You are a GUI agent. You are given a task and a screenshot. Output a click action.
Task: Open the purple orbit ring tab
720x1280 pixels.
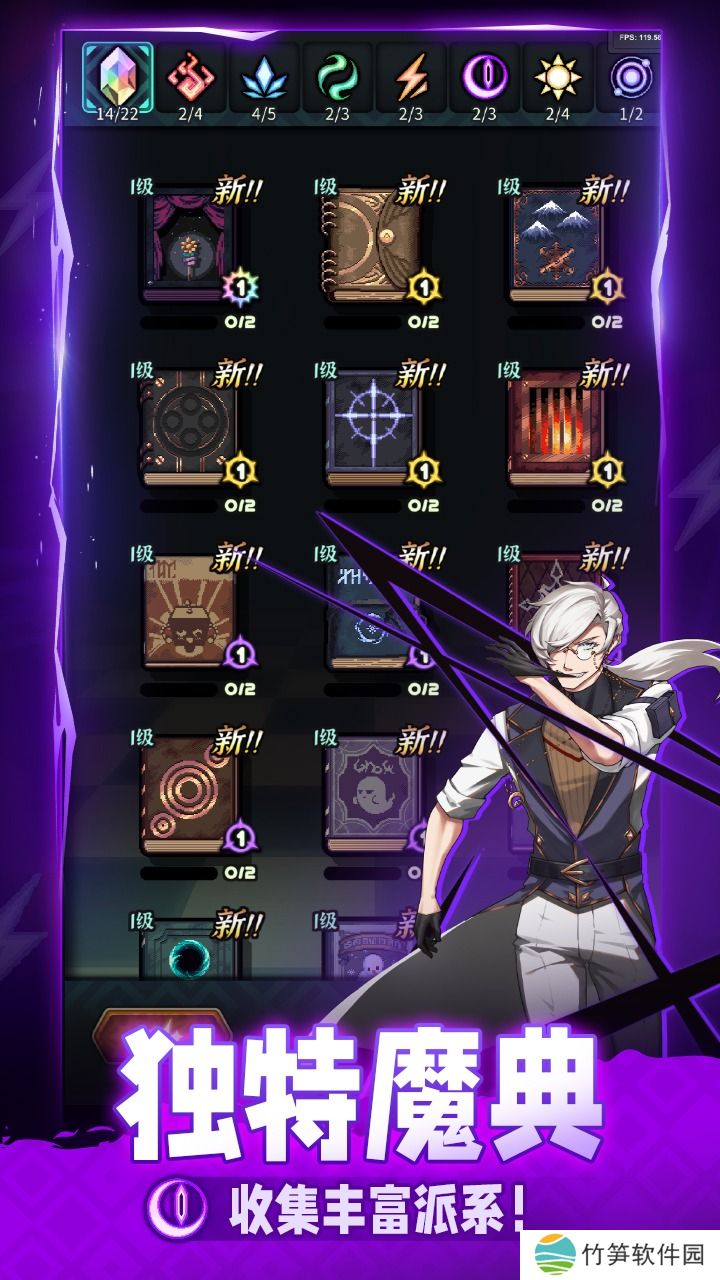coord(631,77)
